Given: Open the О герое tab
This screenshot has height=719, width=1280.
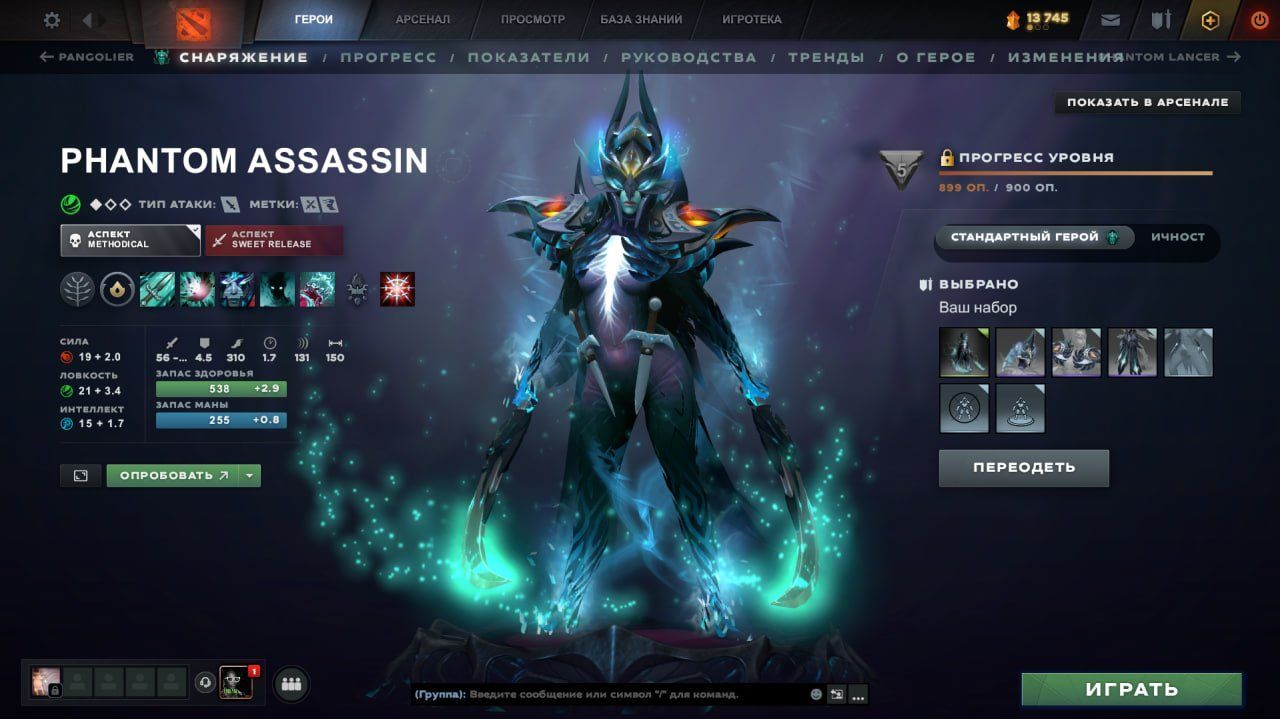Looking at the screenshot, I should 935,57.
